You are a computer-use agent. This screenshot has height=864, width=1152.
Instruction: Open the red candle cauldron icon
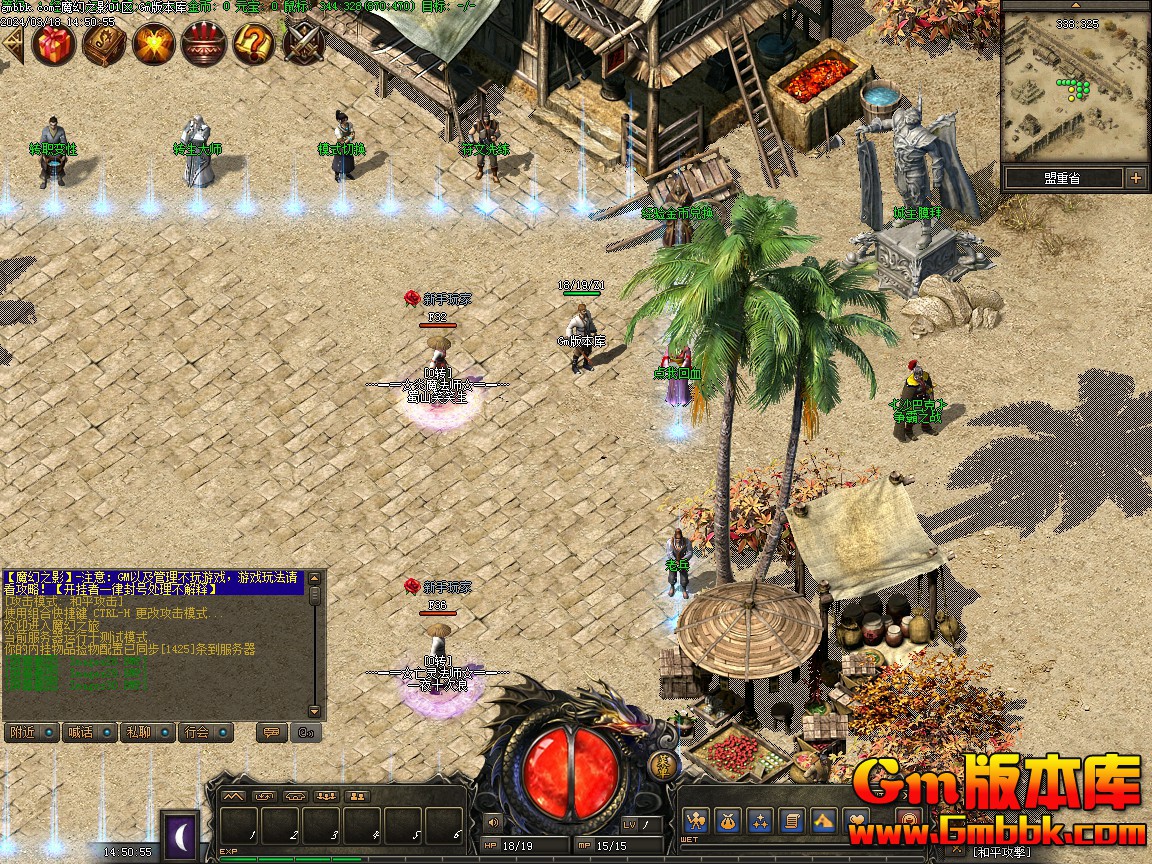click(204, 44)
